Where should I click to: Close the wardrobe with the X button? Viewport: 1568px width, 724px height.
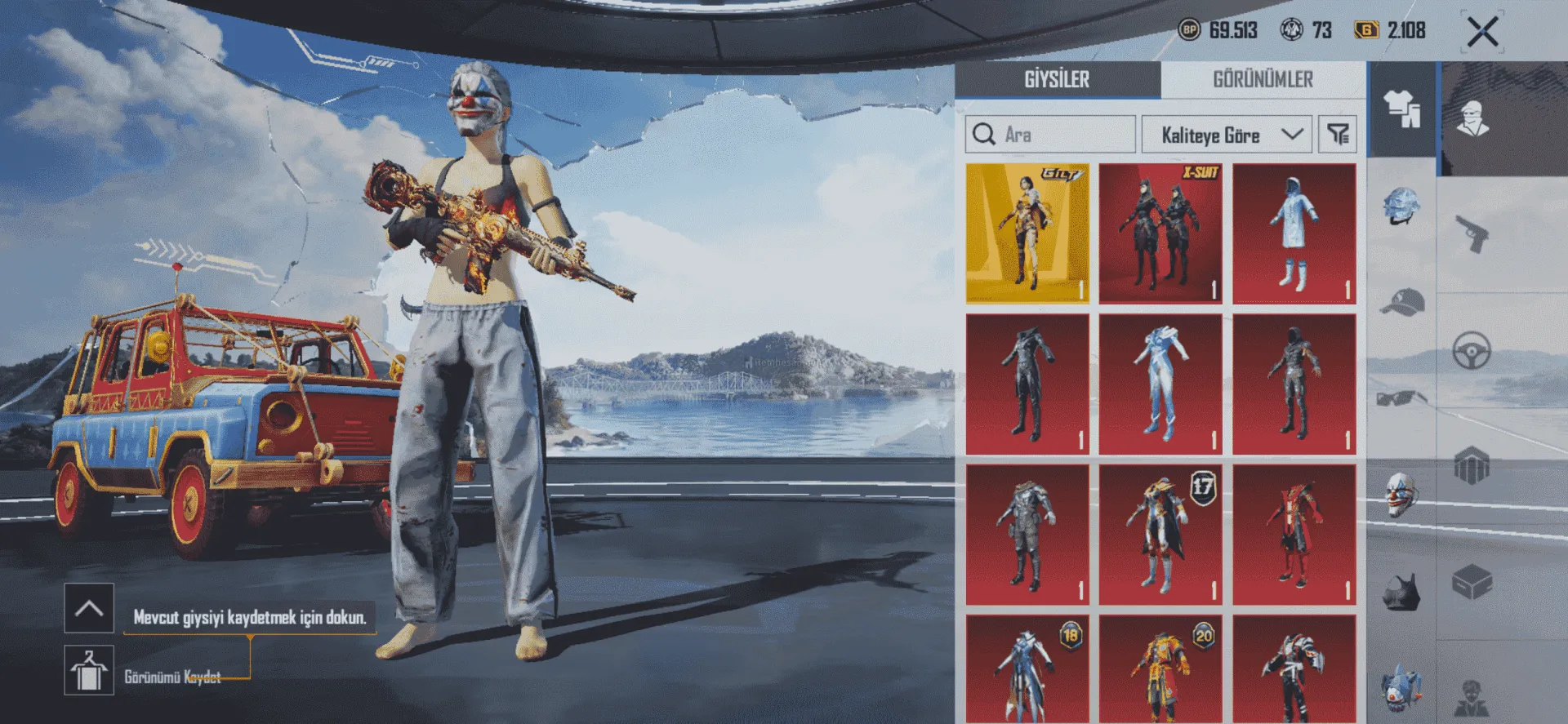pos(1482,33)
